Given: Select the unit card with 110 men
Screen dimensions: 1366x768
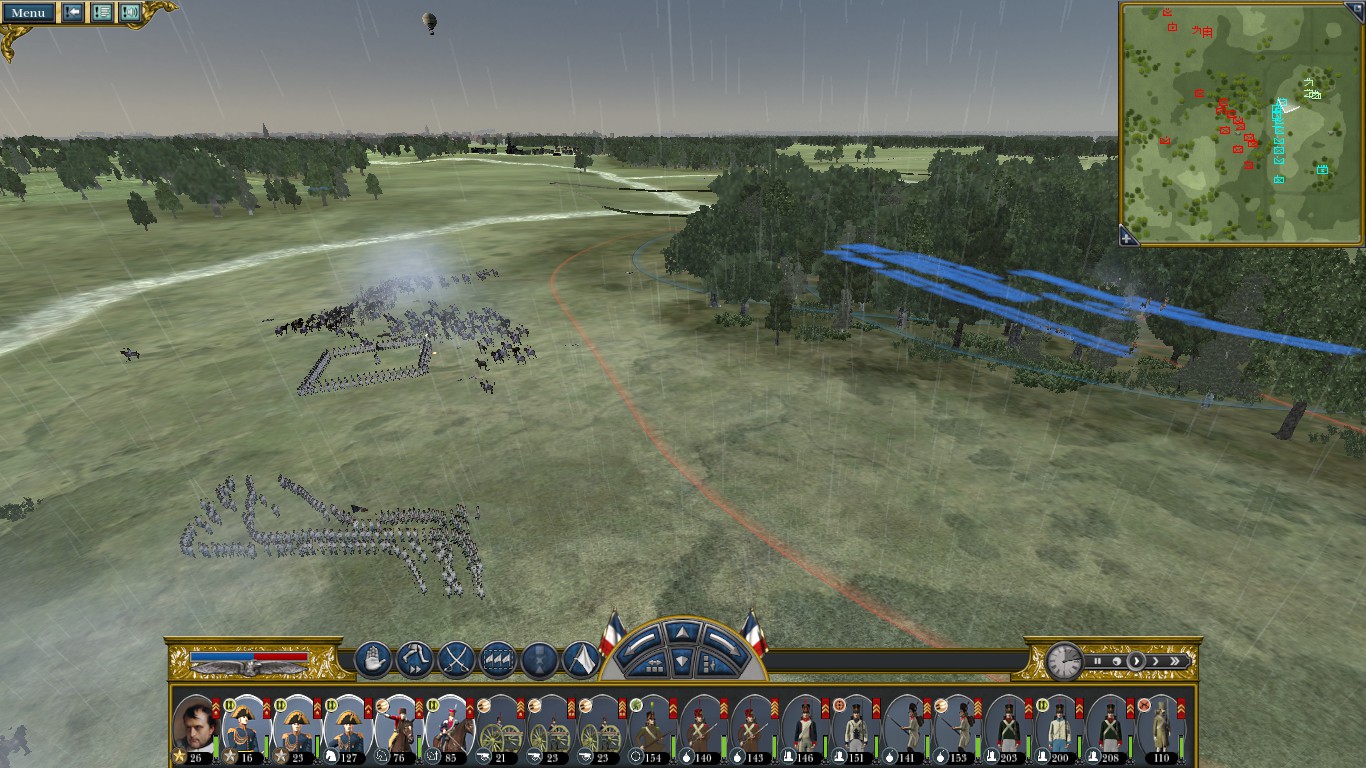Looking at the screenshot, I should 1161,728.
